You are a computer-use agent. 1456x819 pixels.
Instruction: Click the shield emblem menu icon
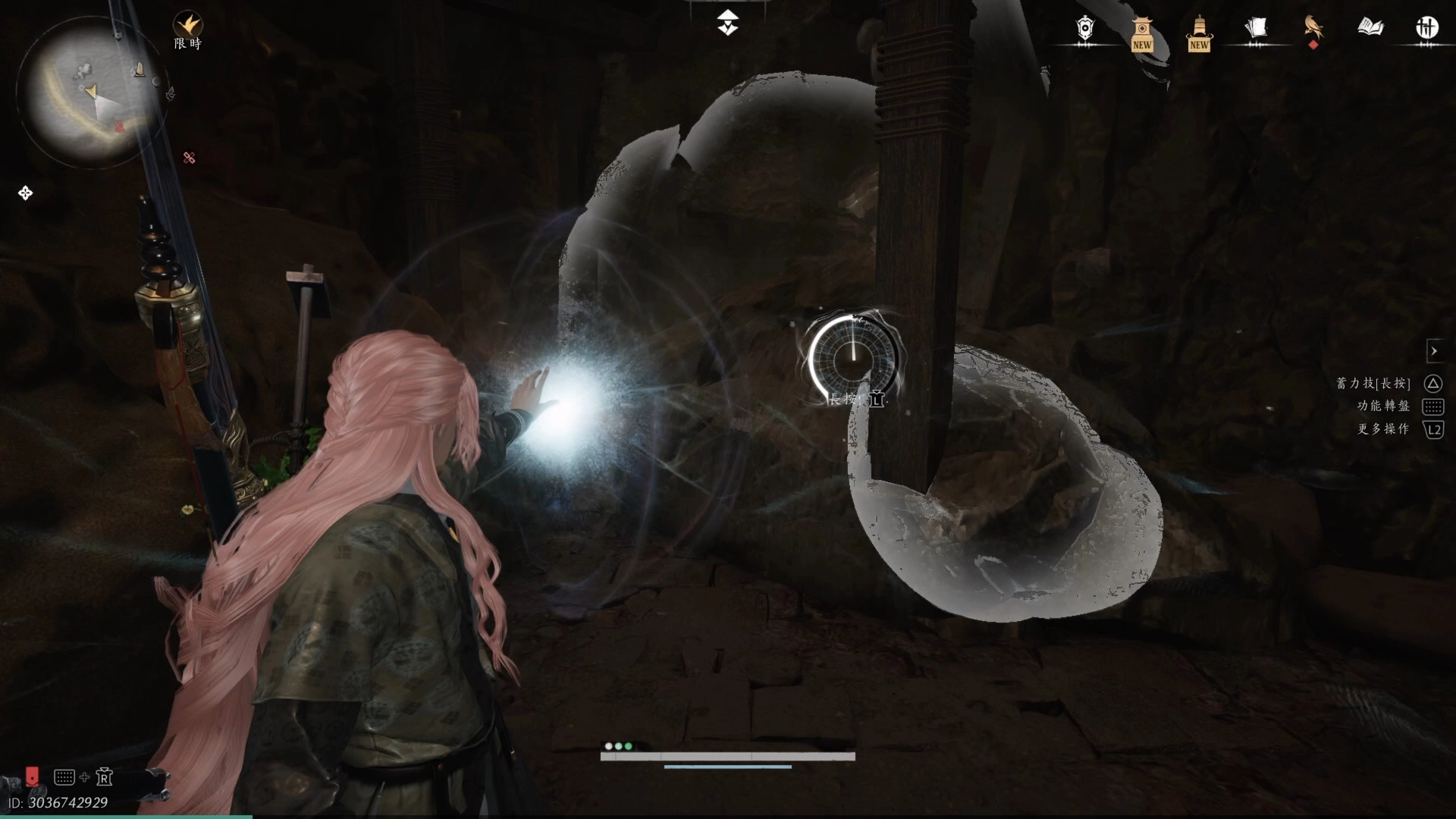(1085, 29)
